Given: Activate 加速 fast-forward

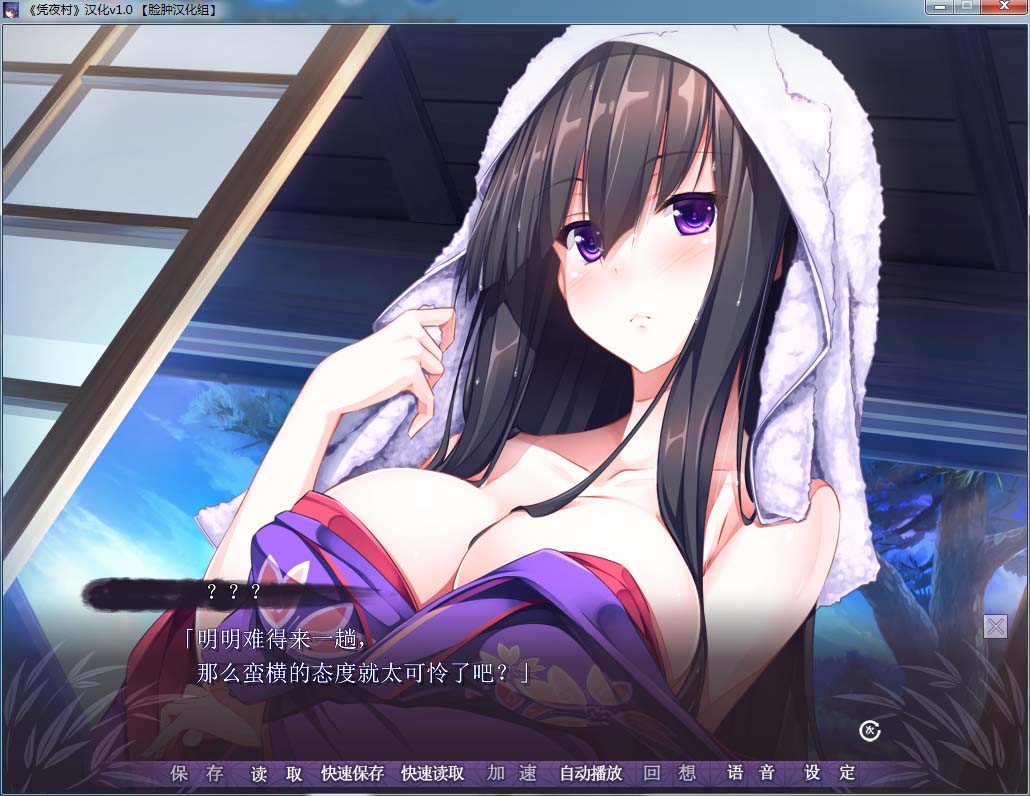Looking at the screenshot, I should click(512, 773).
